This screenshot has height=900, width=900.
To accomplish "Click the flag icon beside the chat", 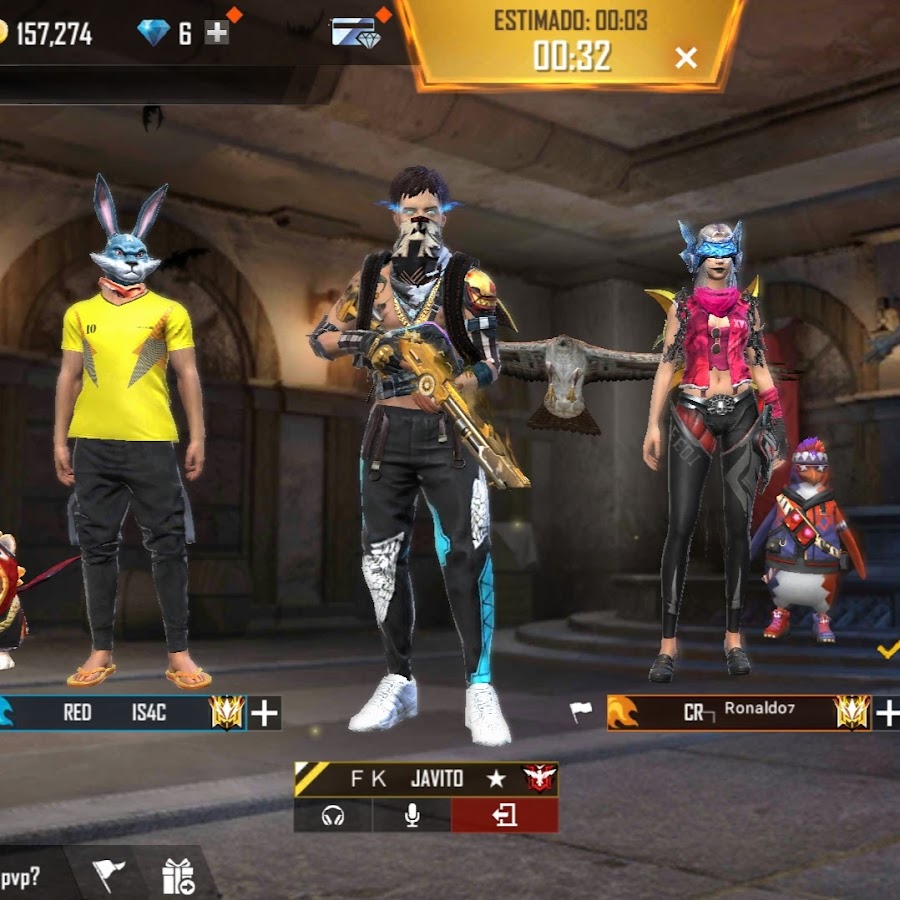I will click(109, 876).
